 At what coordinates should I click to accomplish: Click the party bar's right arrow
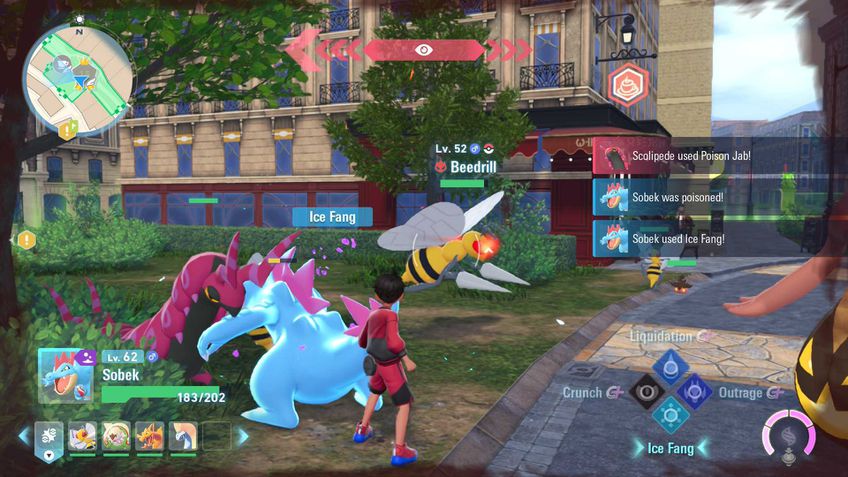243,436
